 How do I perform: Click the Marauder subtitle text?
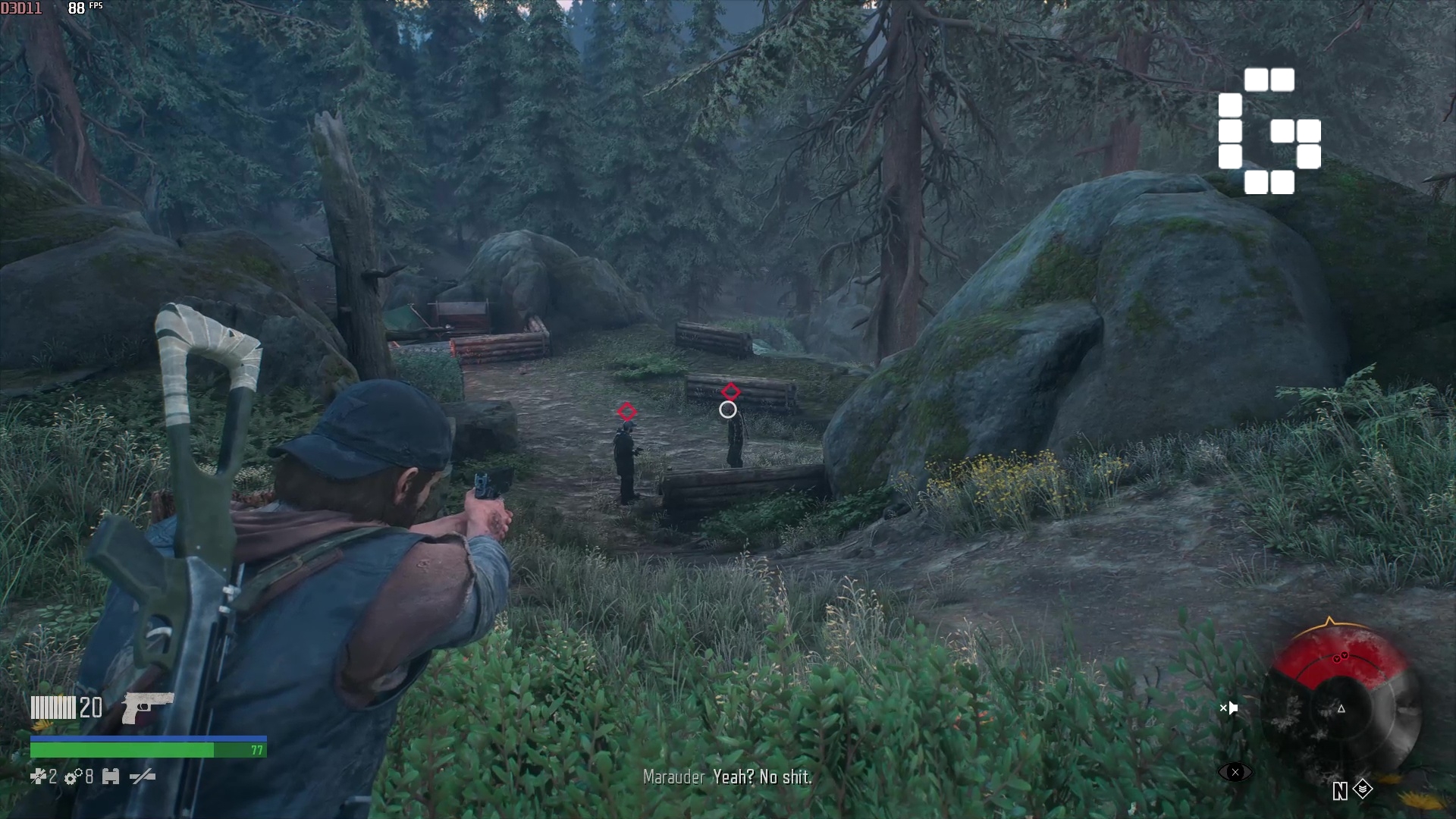673,777
